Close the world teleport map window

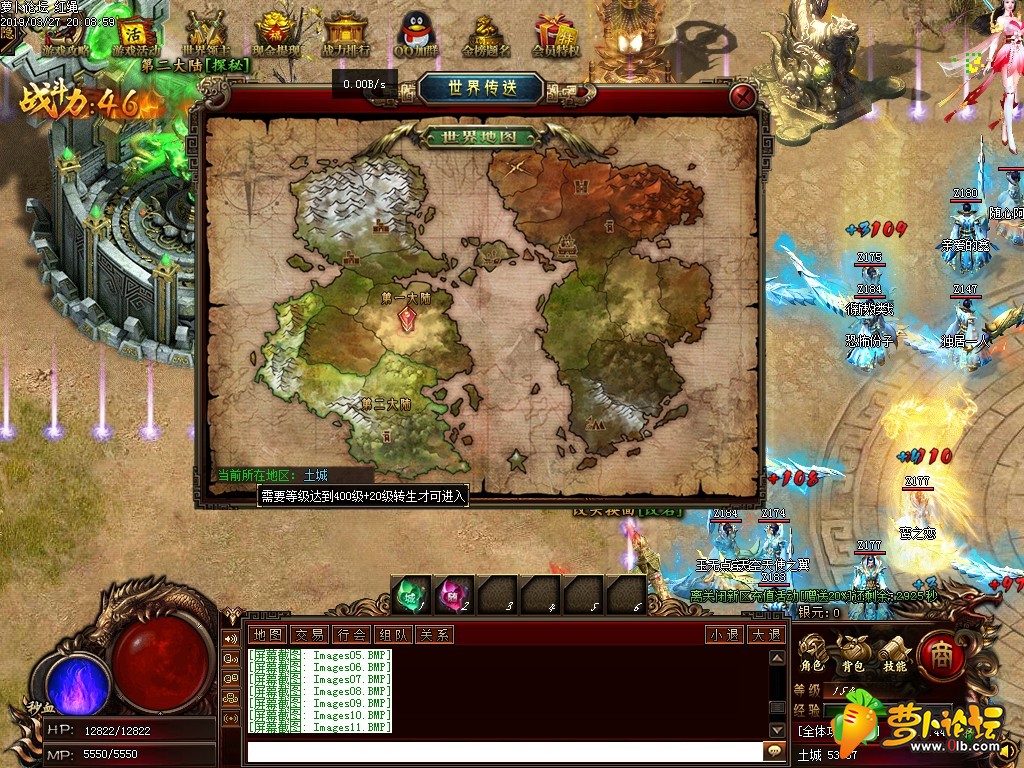pos(742,97)
